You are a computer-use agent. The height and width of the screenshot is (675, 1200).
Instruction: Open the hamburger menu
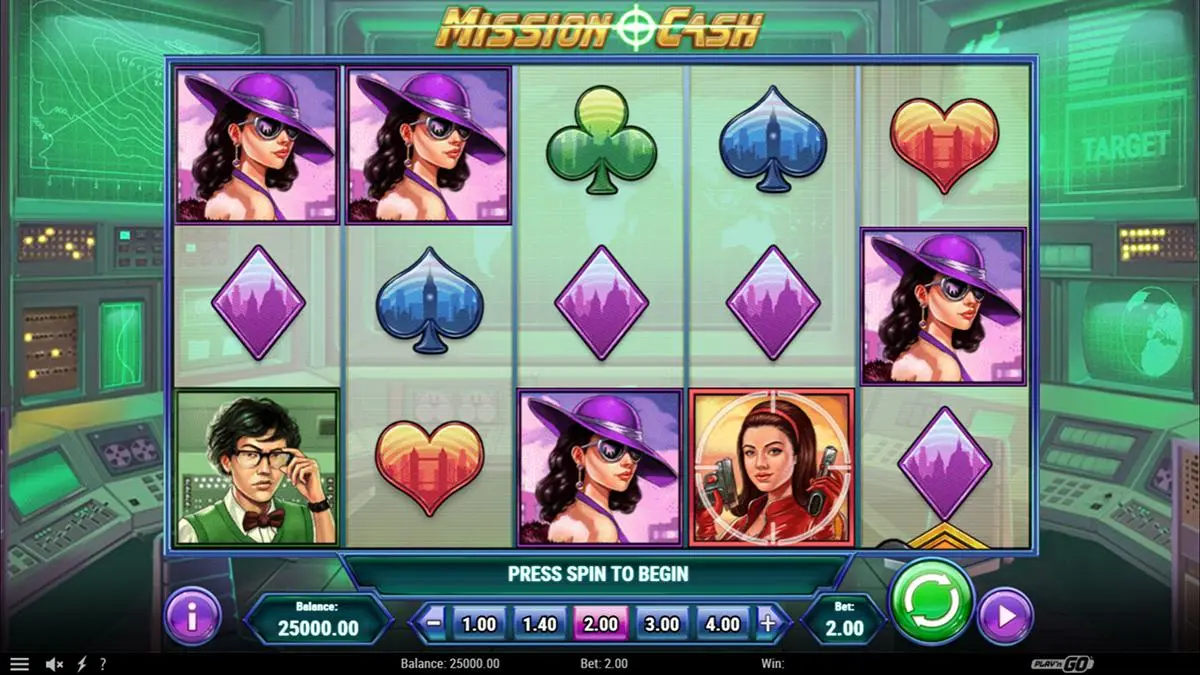click(x=19, y=664)
